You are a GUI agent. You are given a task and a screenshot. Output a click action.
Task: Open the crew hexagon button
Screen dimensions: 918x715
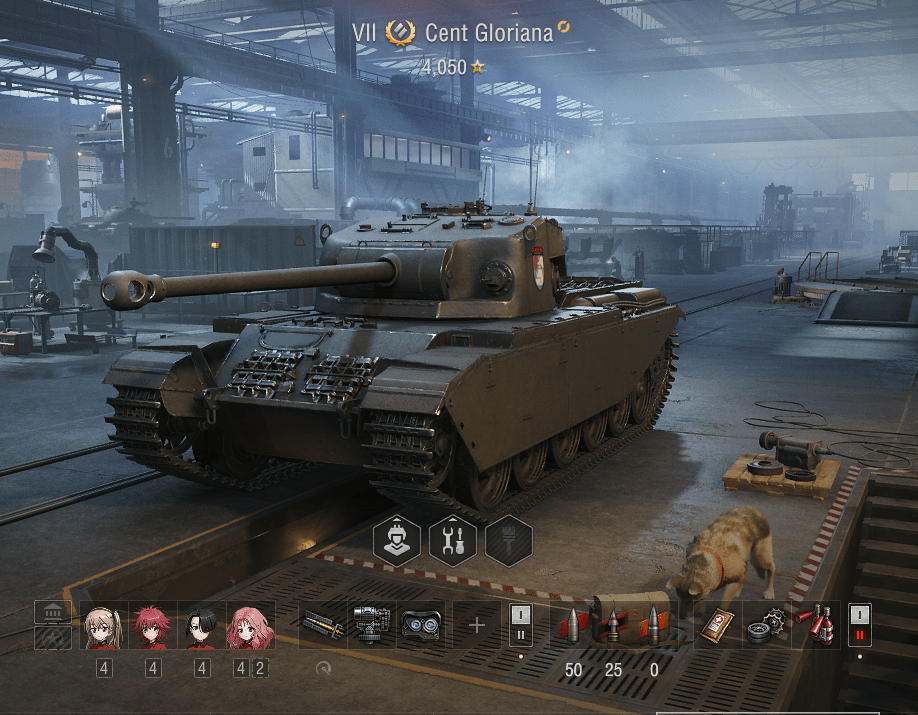pos(397,541)
